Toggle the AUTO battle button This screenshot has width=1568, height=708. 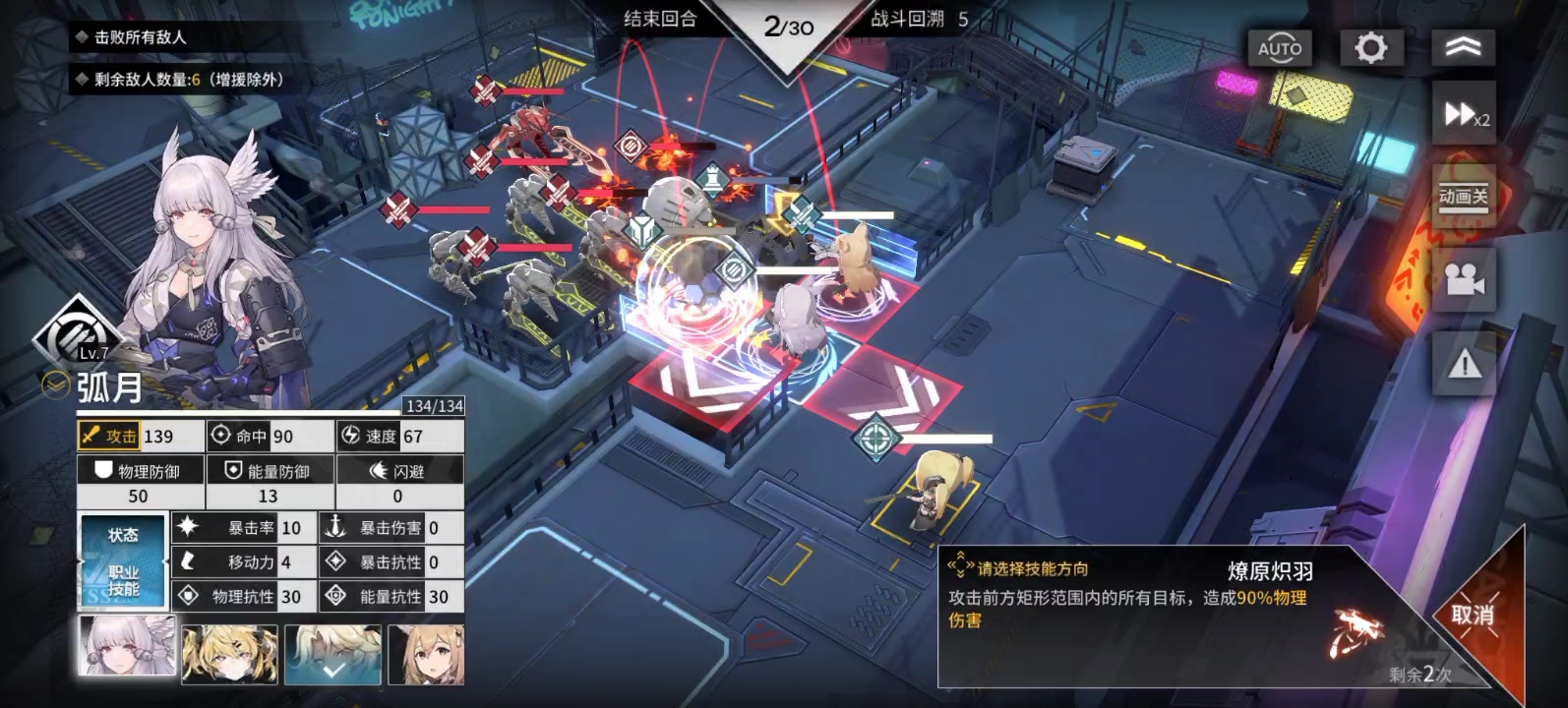pos(1279,48)
